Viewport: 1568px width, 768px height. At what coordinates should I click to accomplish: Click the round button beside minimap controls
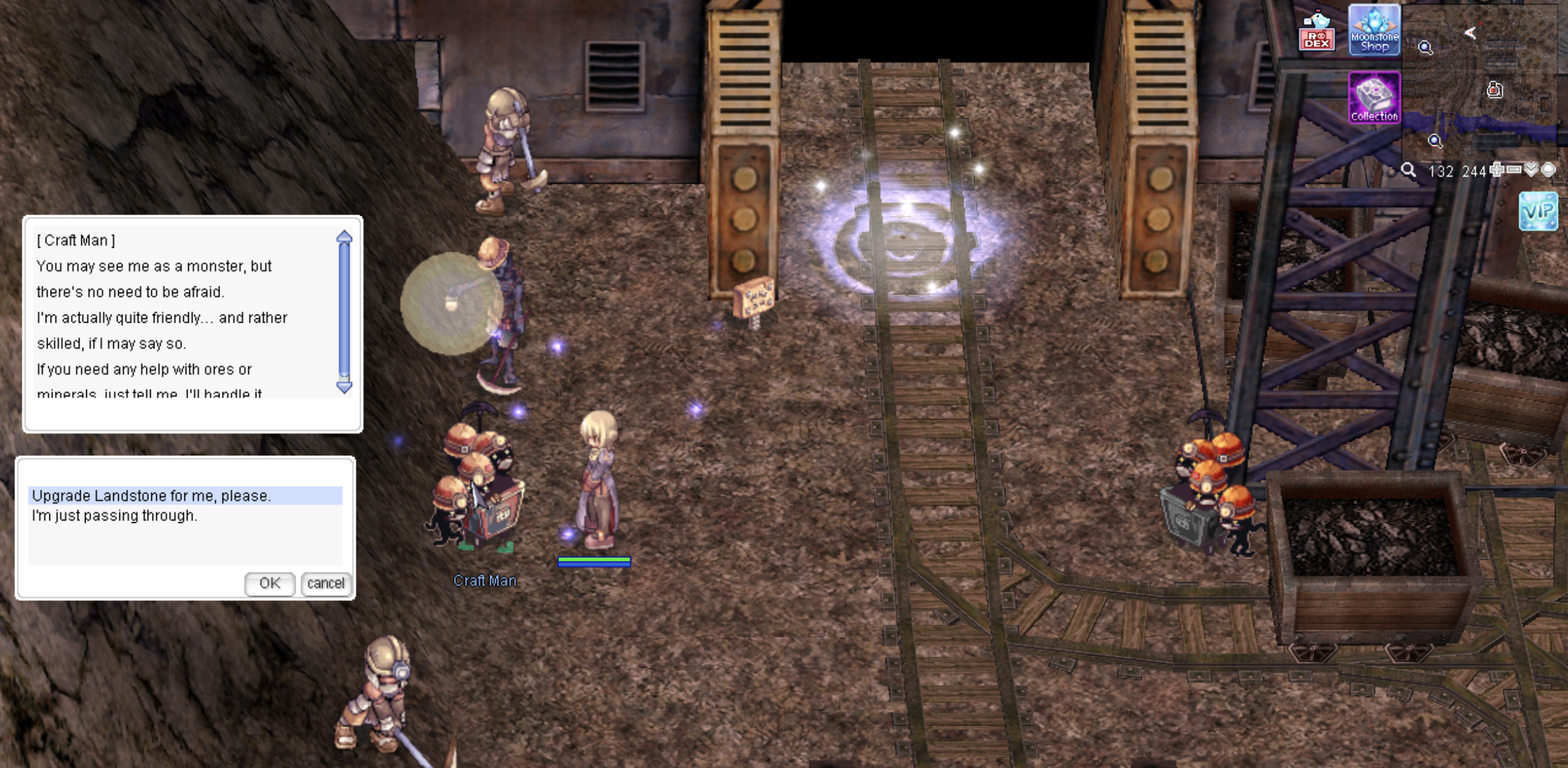pyautogui.click(x=1548, y=169)
